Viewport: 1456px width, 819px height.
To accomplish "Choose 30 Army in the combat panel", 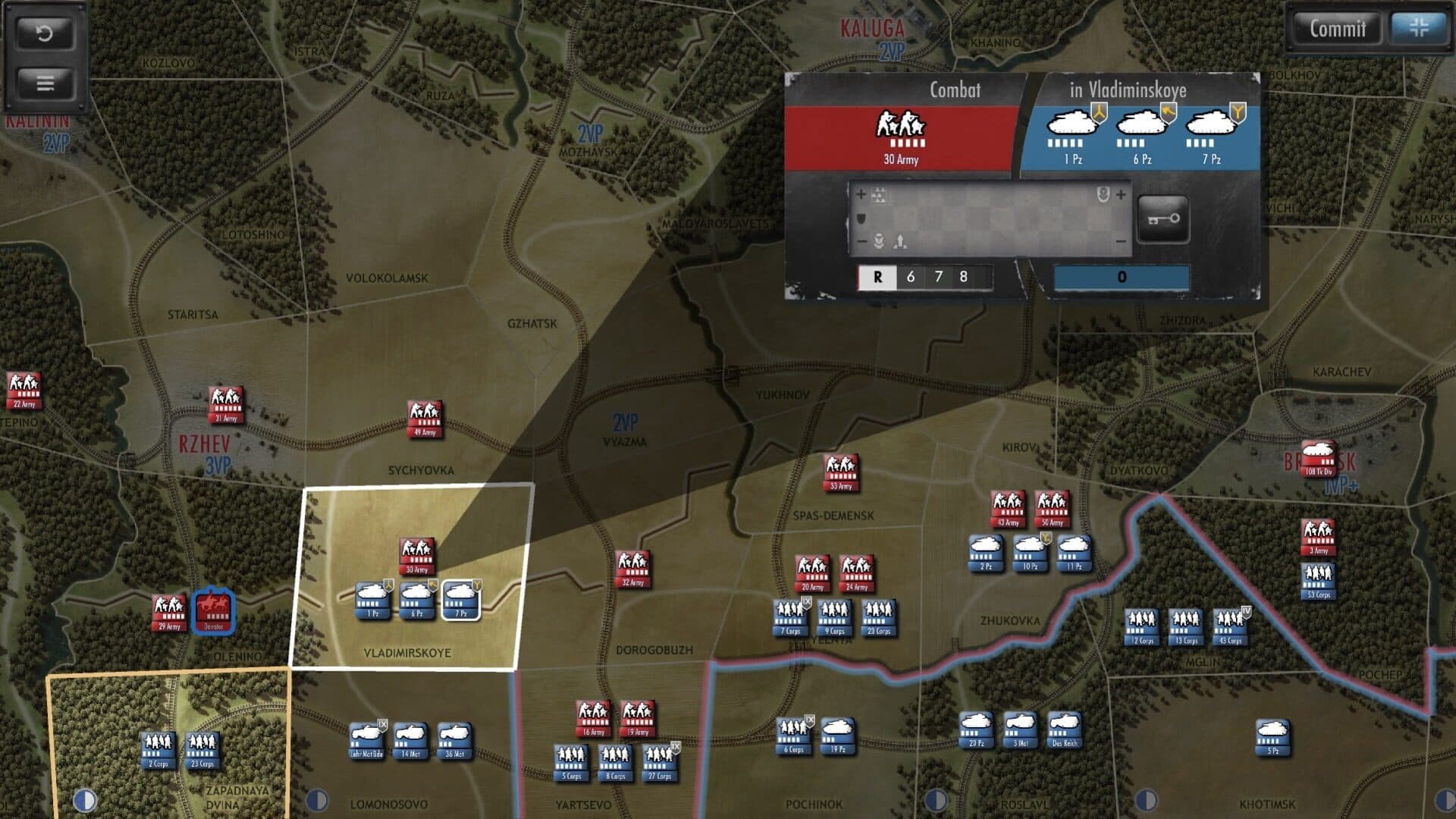I will (x=901, y=135).
